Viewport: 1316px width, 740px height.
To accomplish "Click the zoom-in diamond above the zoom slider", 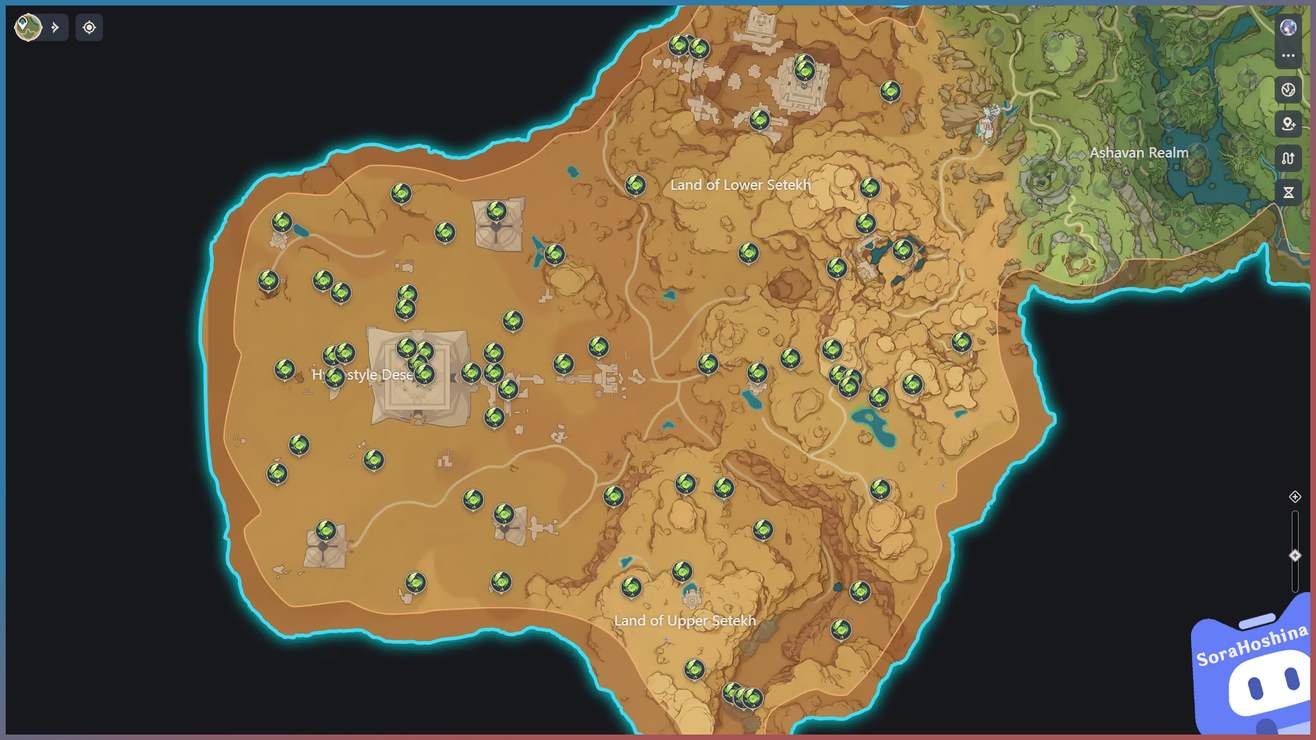I will (x=1292, y=496).
